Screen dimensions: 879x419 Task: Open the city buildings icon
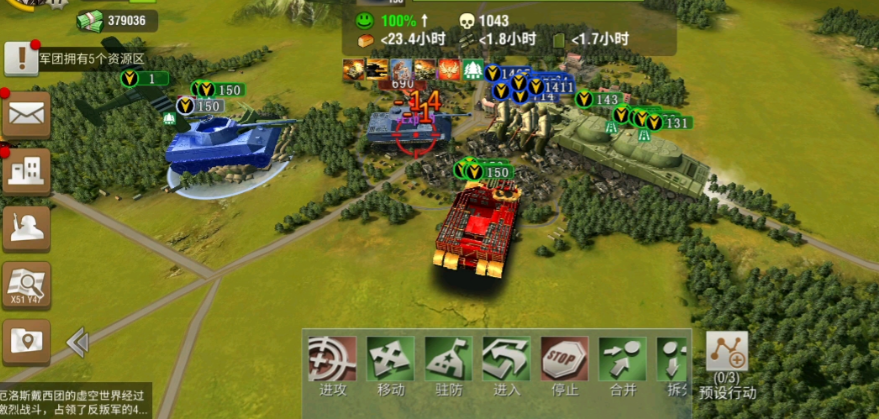[x=26, y=171]
